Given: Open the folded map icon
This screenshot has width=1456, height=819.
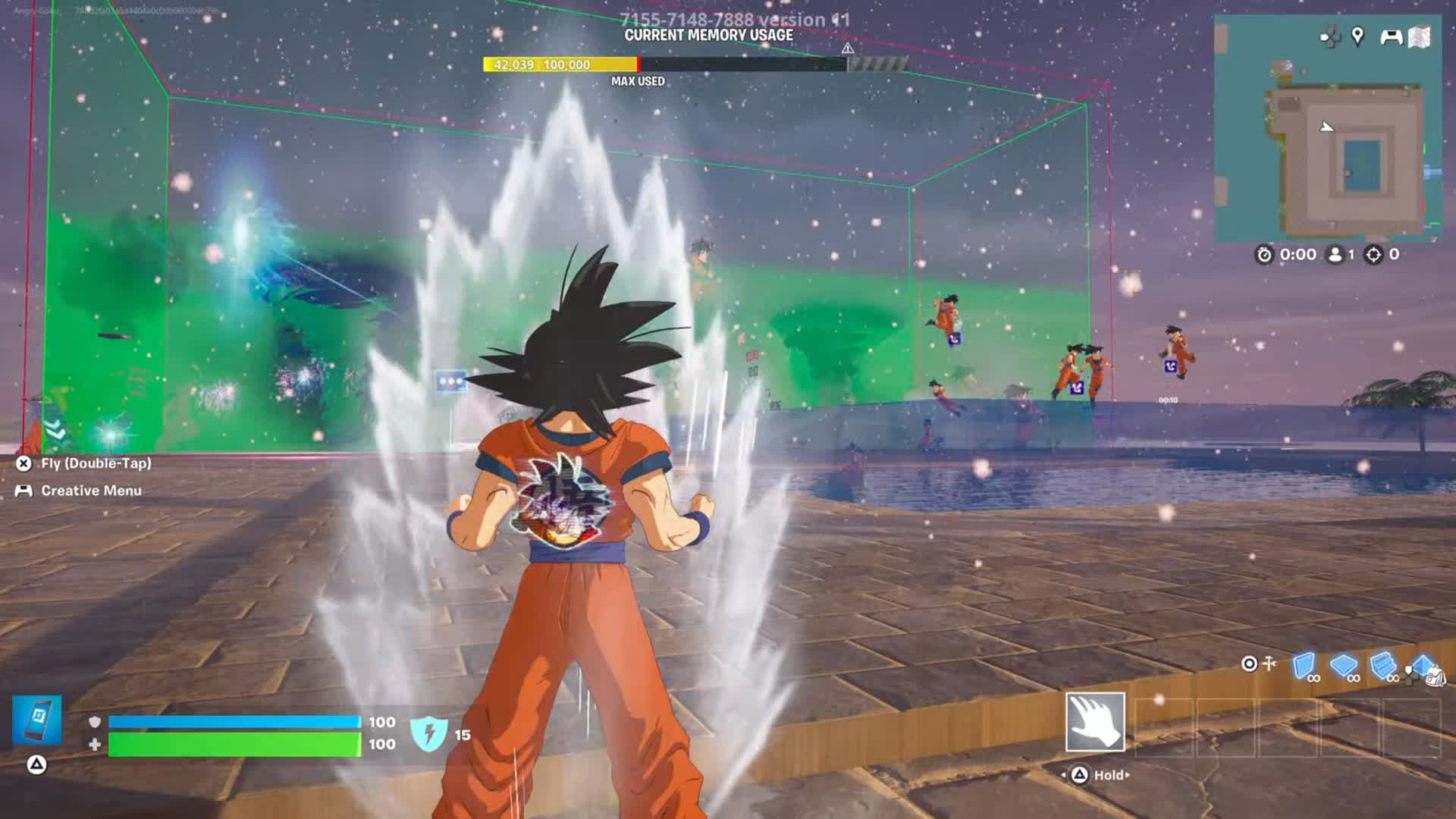Looking at the screenshot, I should 1420,36.
